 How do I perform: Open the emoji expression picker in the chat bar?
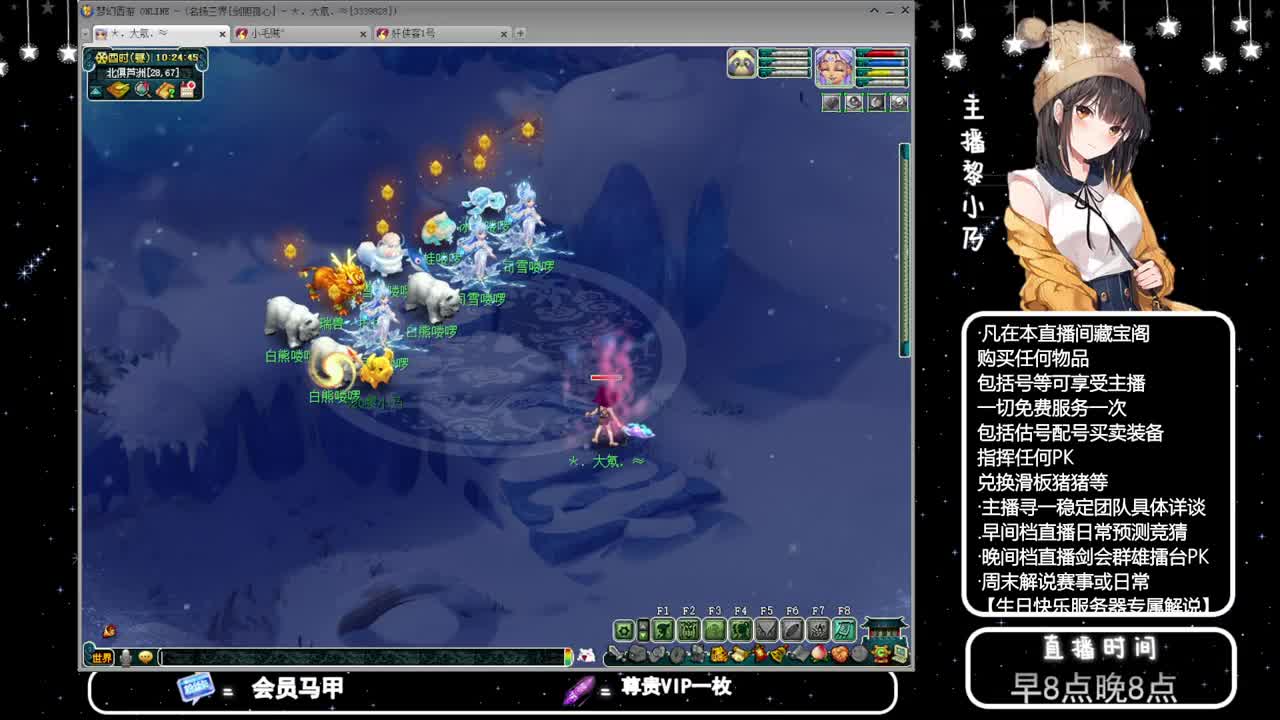click(145, 658)
